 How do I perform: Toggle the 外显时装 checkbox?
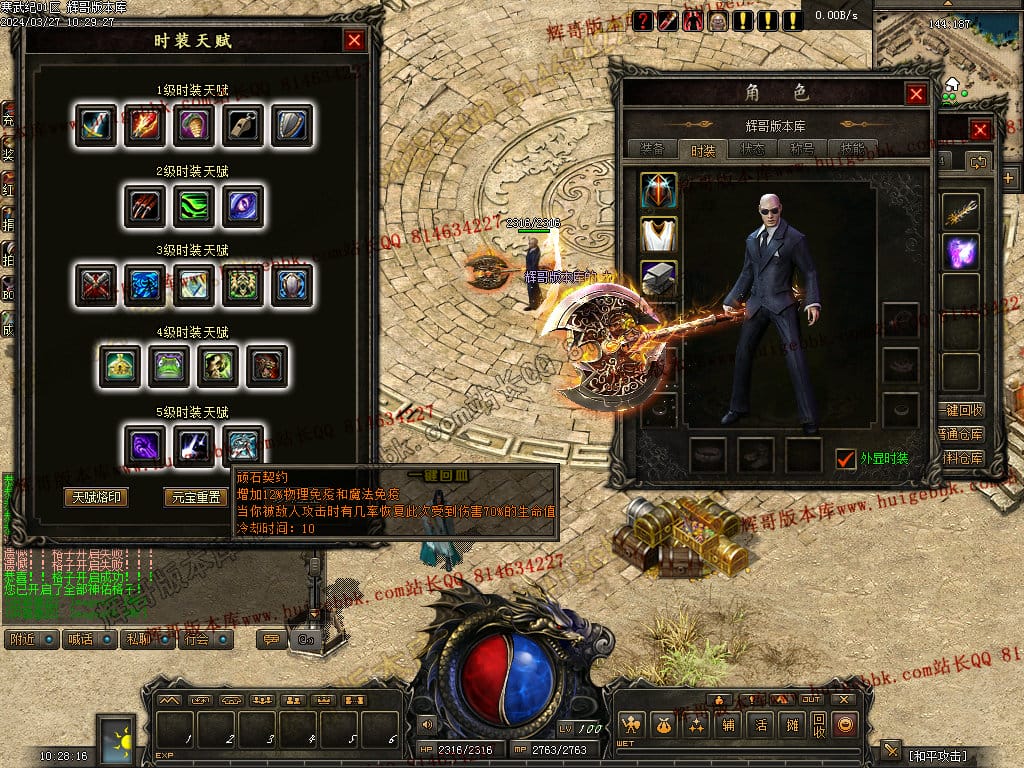[x=846, y=458]
